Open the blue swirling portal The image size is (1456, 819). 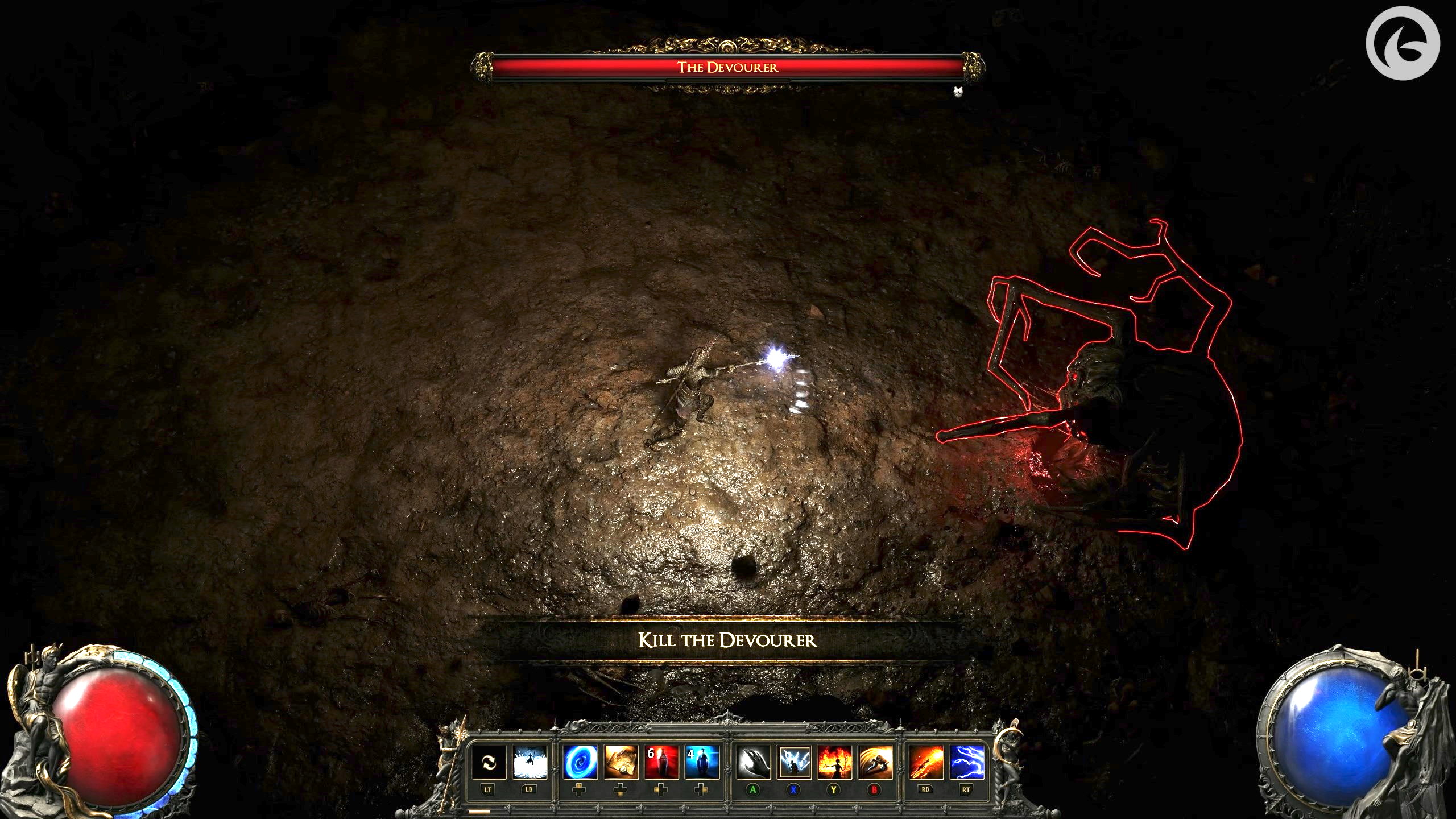[580, 762]
